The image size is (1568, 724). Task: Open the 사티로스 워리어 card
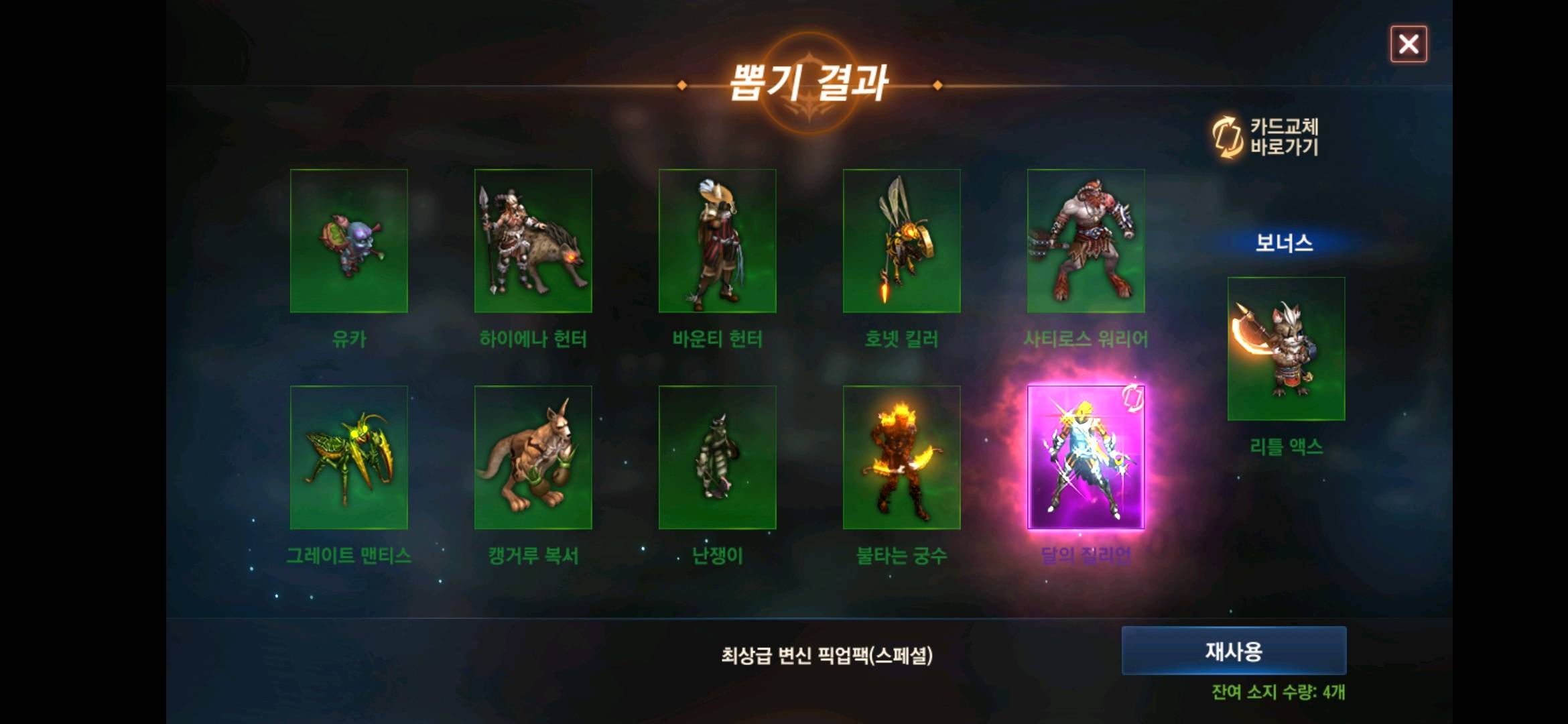click(x=1086, y=240)
